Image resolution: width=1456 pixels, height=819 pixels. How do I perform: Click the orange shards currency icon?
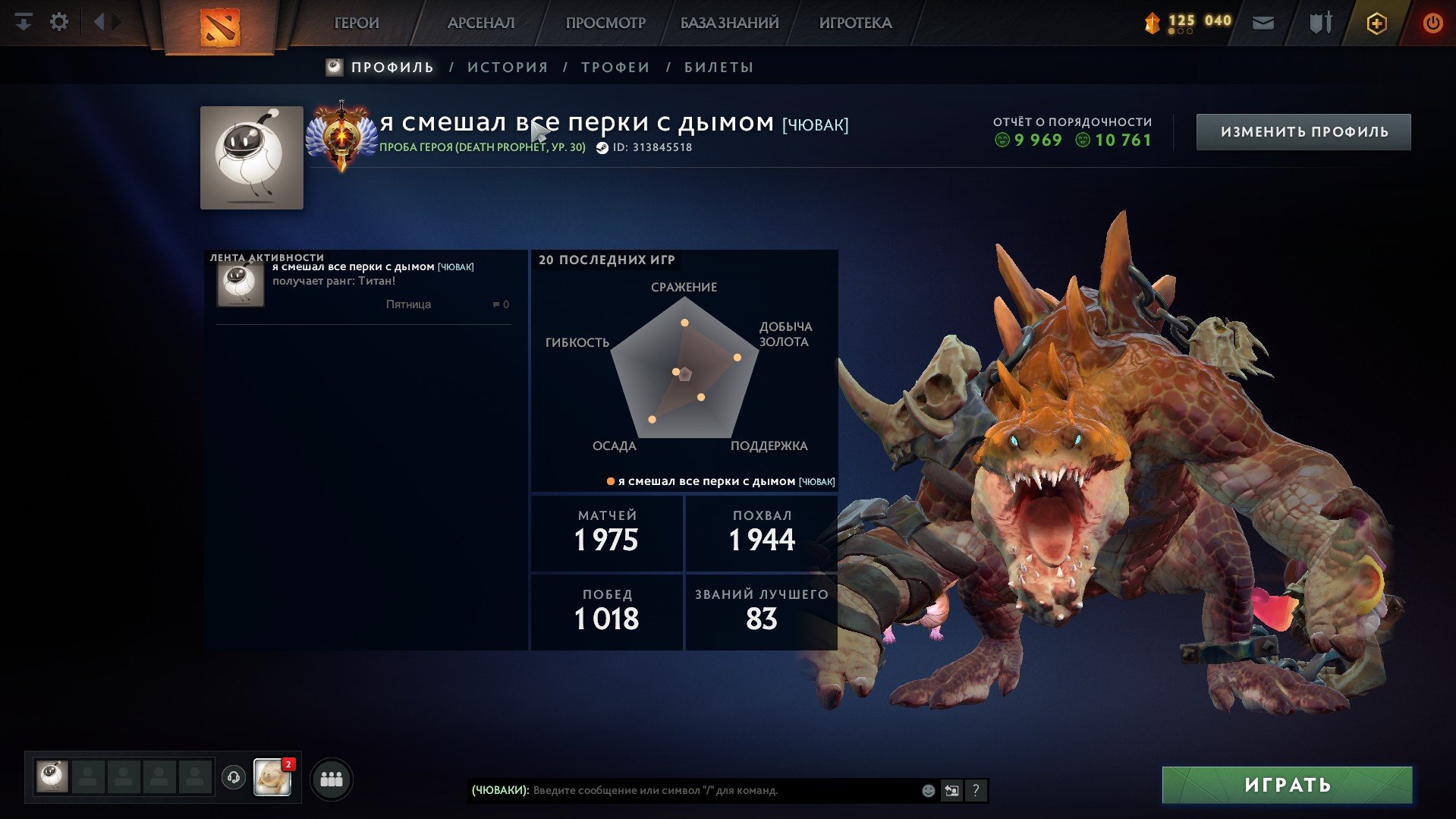(x=1153, y=22)
